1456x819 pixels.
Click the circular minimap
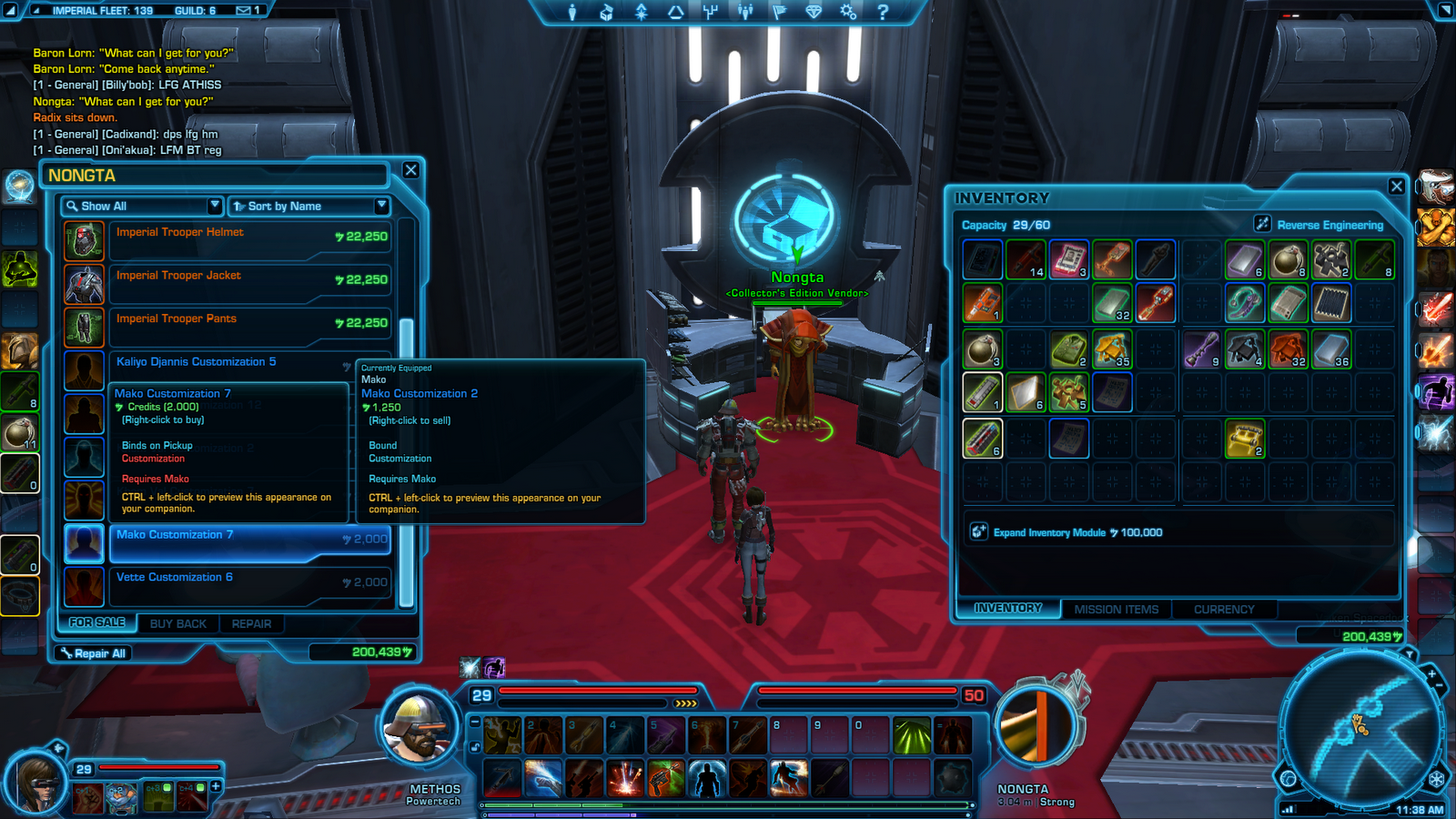[x=1360, y=728]
